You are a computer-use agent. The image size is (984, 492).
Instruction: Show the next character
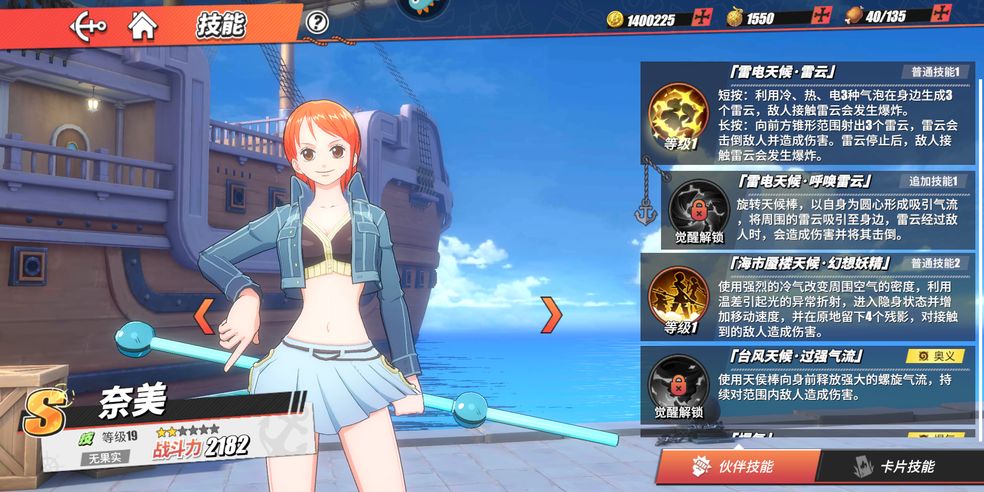(551, 315)
